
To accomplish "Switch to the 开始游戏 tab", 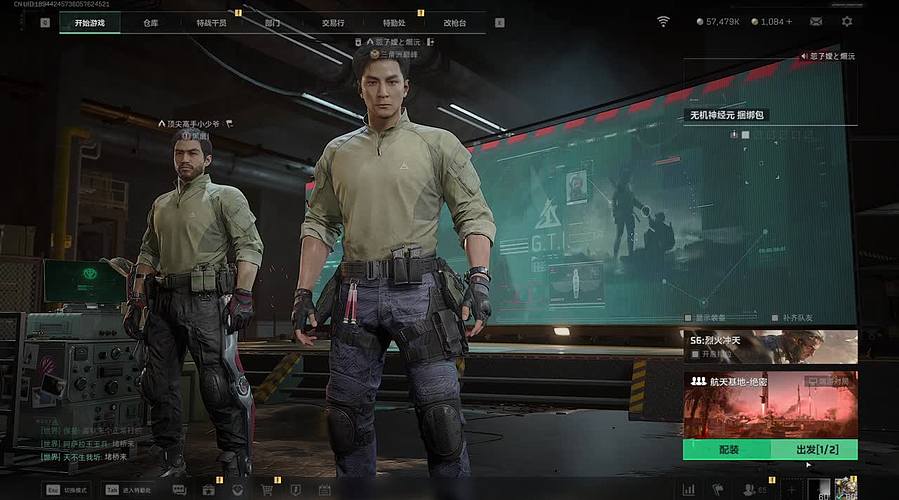I will [96, 22].
